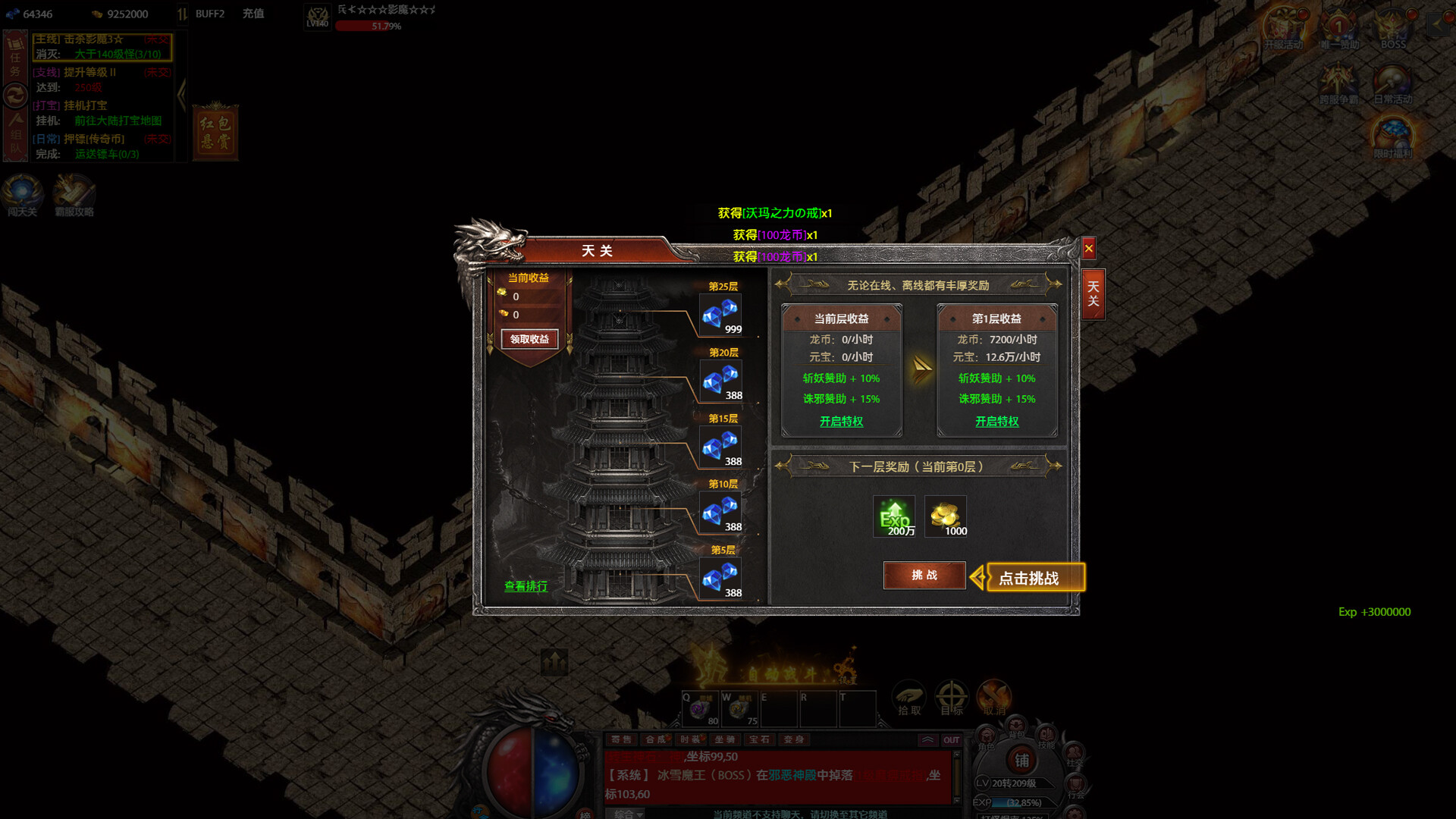Image resolution: width=1456 pixels, height=819 pixels.
Task: Open the 红包悬赏 red packet icon
Action: coord(215,133)
